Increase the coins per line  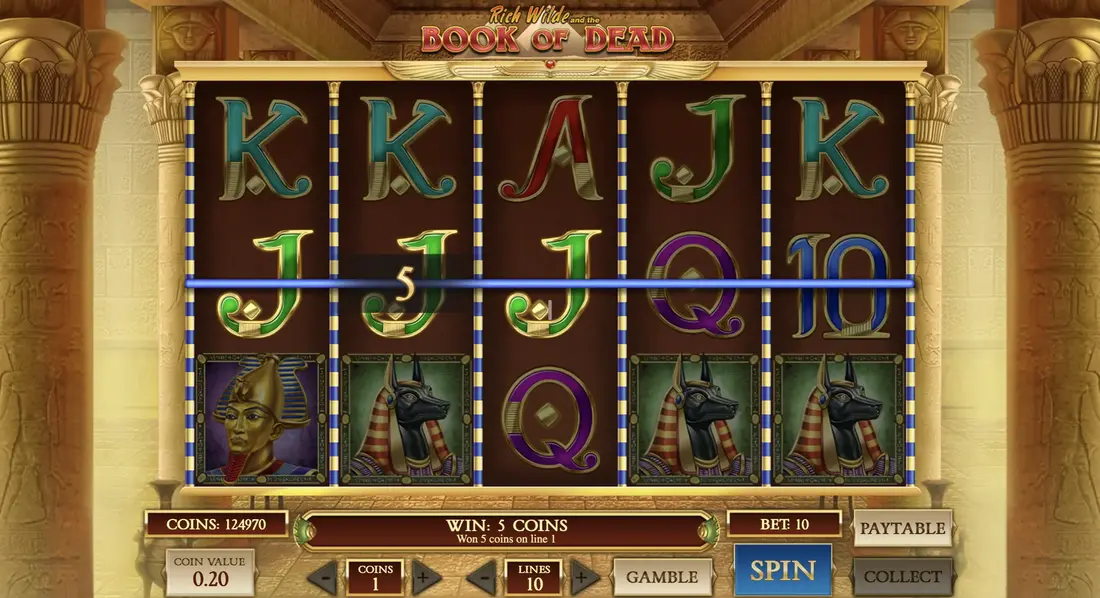423,577
